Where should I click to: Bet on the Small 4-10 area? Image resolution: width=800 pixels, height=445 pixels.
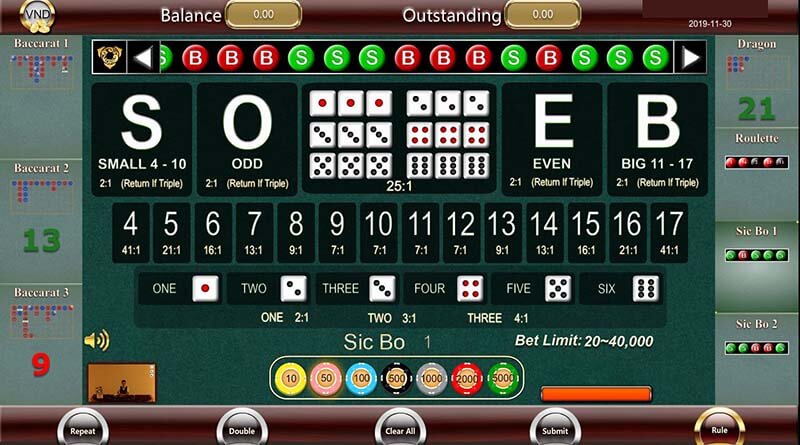pyautogui.click(x=142, y=139)
